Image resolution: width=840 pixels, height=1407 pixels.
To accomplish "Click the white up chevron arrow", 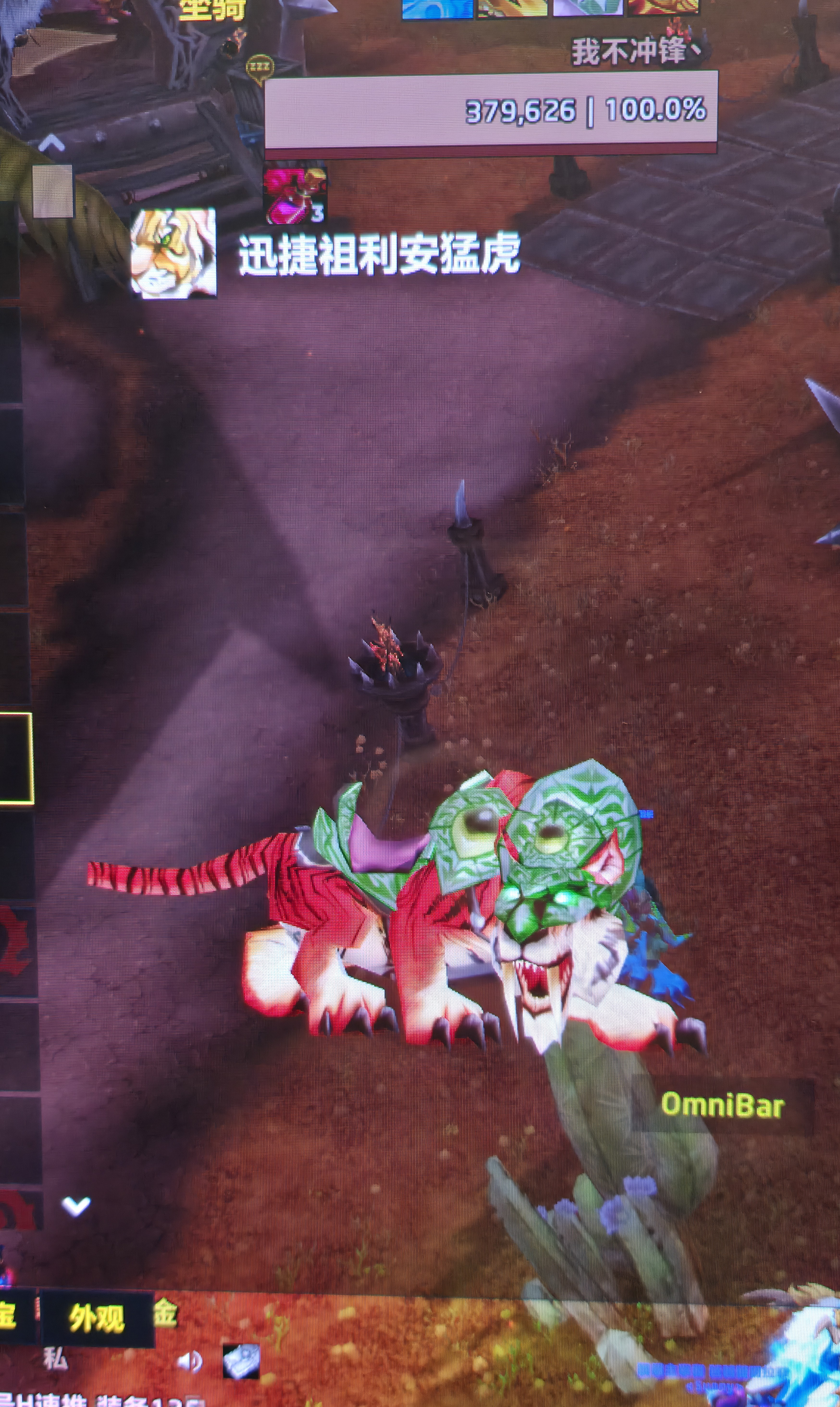I will (51, 145).
